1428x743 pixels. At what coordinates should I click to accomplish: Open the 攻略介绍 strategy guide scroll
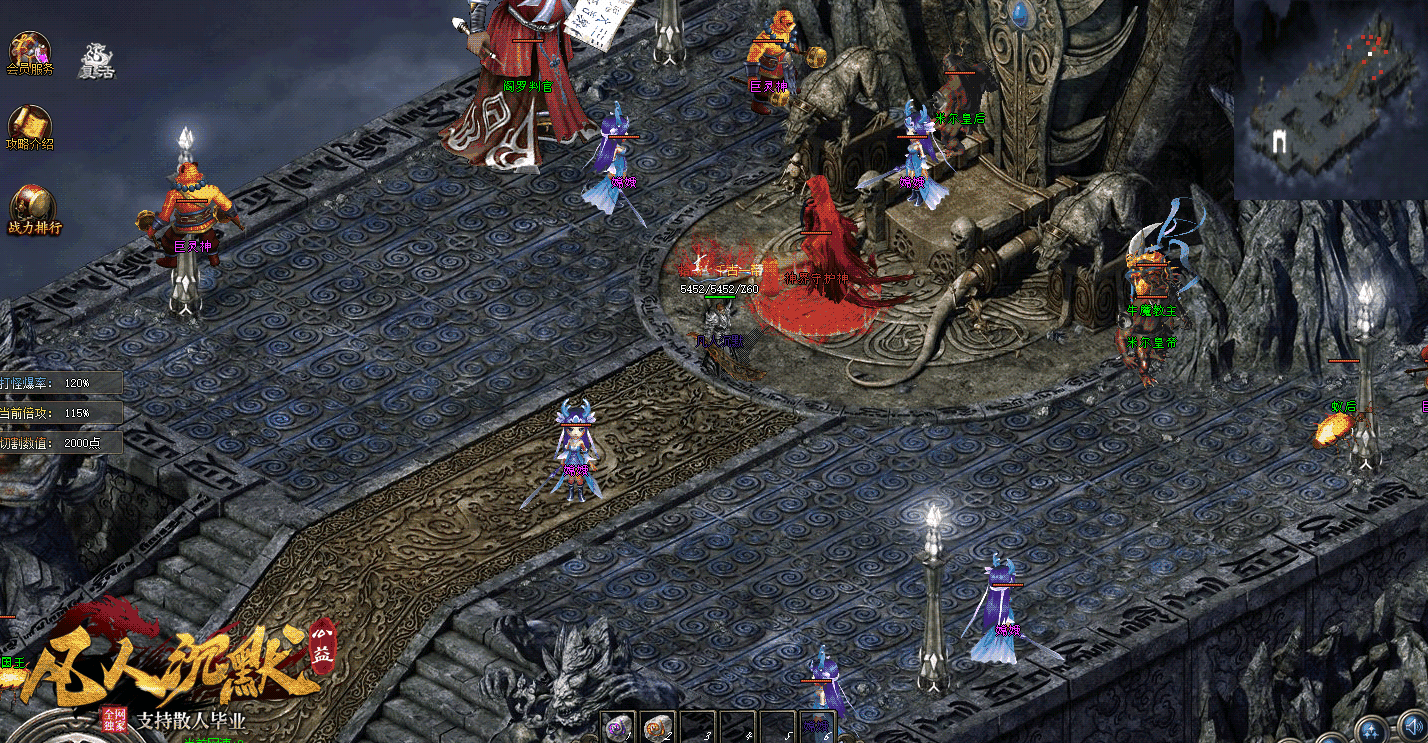click(29, 124)
